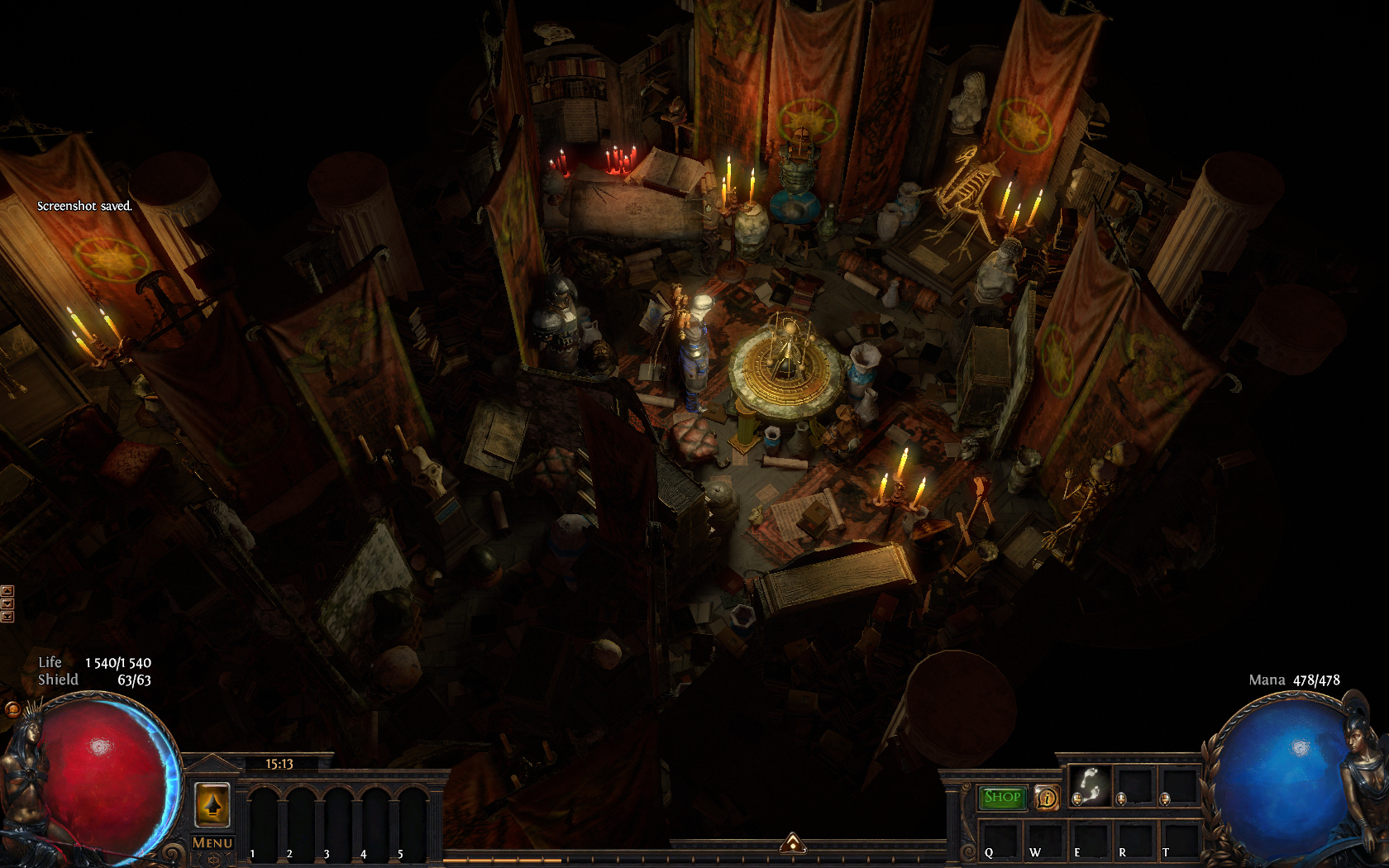This screenshot has width=1389, height=868.
Task: Select the footprints move skill slot
Action: point(1091,785)
